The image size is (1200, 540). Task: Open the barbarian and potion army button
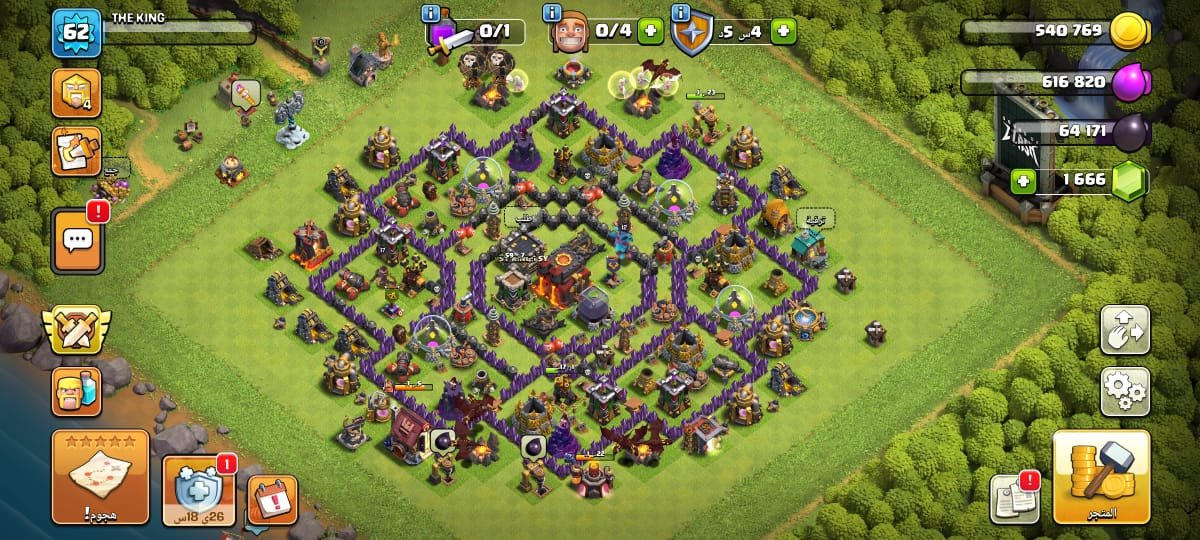click(76, 391)
